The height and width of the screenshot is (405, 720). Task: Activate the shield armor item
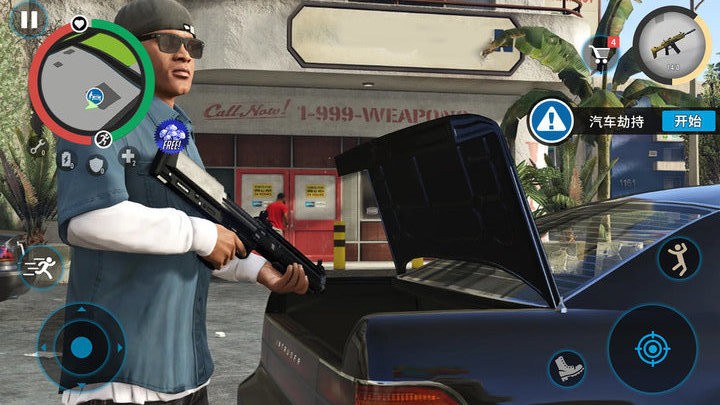[x=97, y=165]
